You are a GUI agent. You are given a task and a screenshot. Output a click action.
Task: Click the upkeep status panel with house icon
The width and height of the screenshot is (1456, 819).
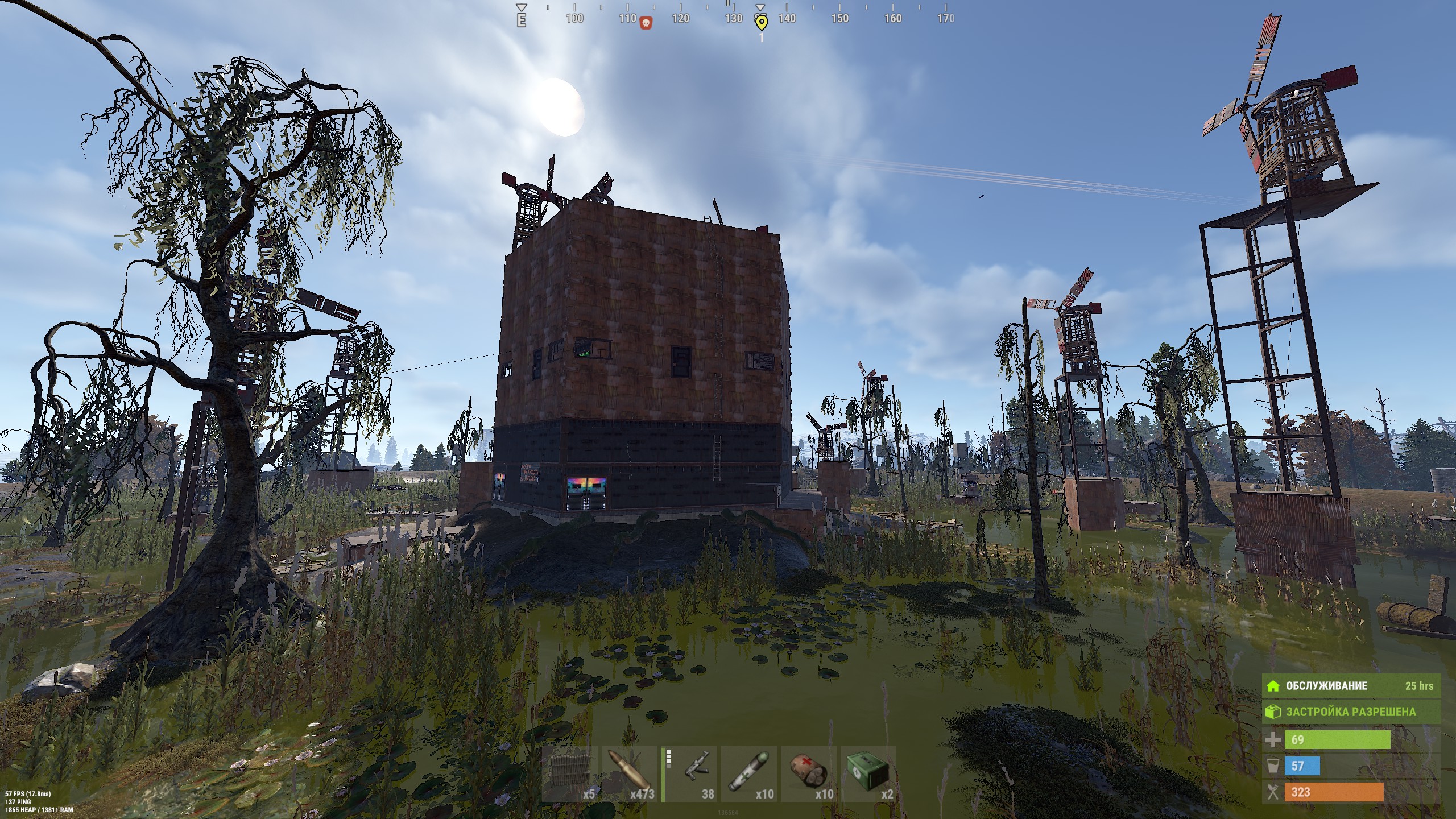1351,686
